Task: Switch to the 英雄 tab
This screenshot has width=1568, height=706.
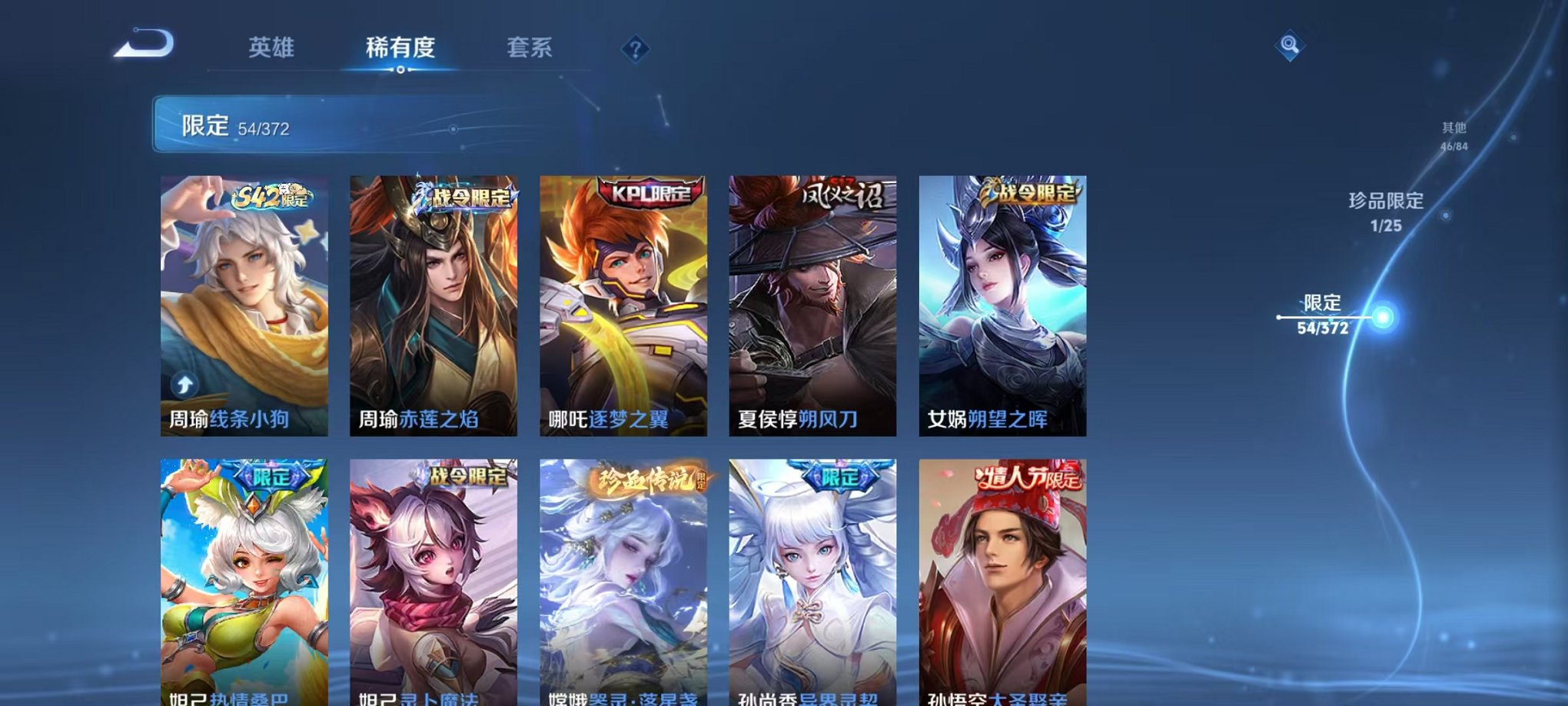Action: coord(273,48)
